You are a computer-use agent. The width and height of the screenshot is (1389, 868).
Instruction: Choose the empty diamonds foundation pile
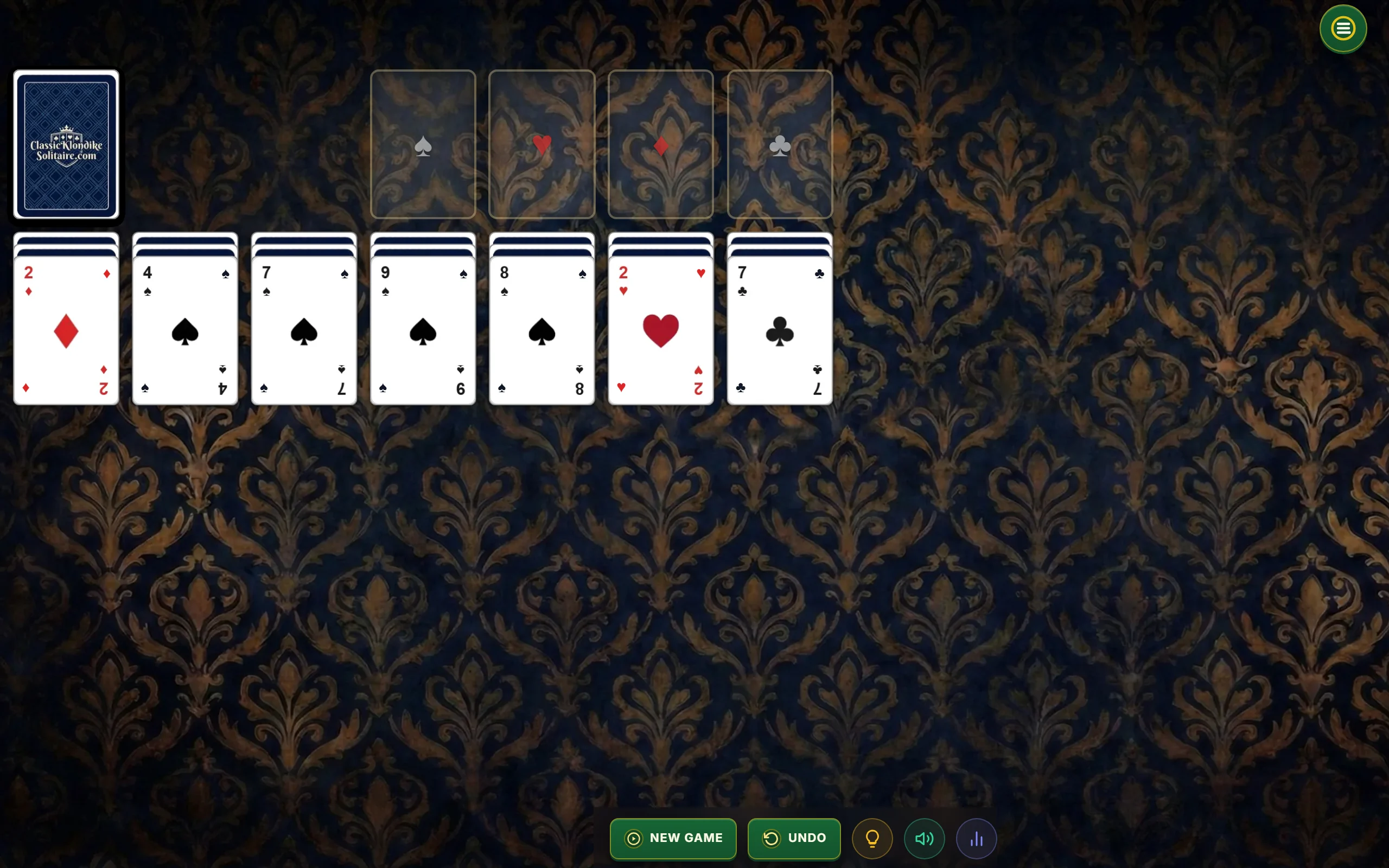661,145
